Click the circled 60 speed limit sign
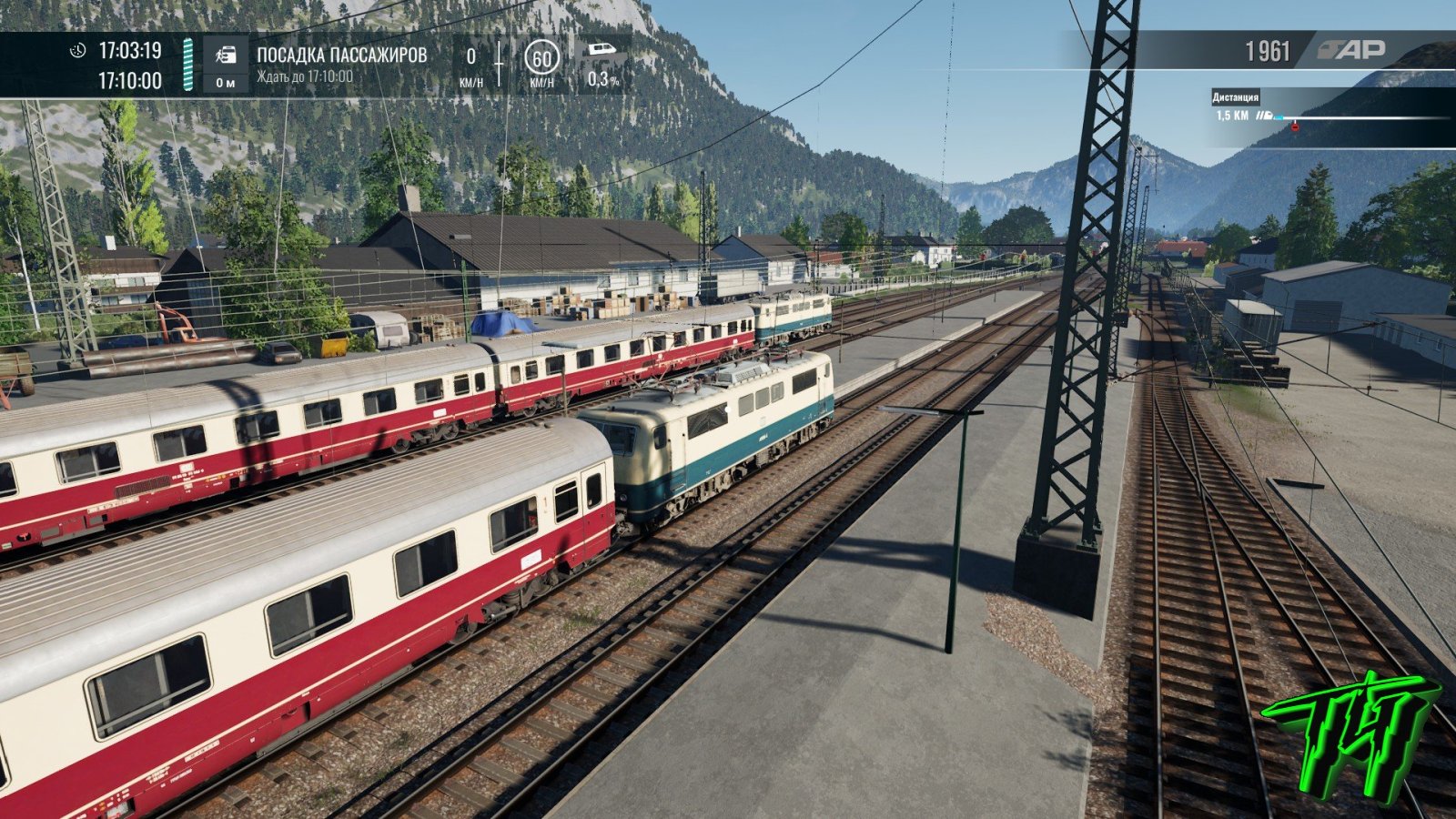Screen dimensions: 1456x819 [541, 58]
